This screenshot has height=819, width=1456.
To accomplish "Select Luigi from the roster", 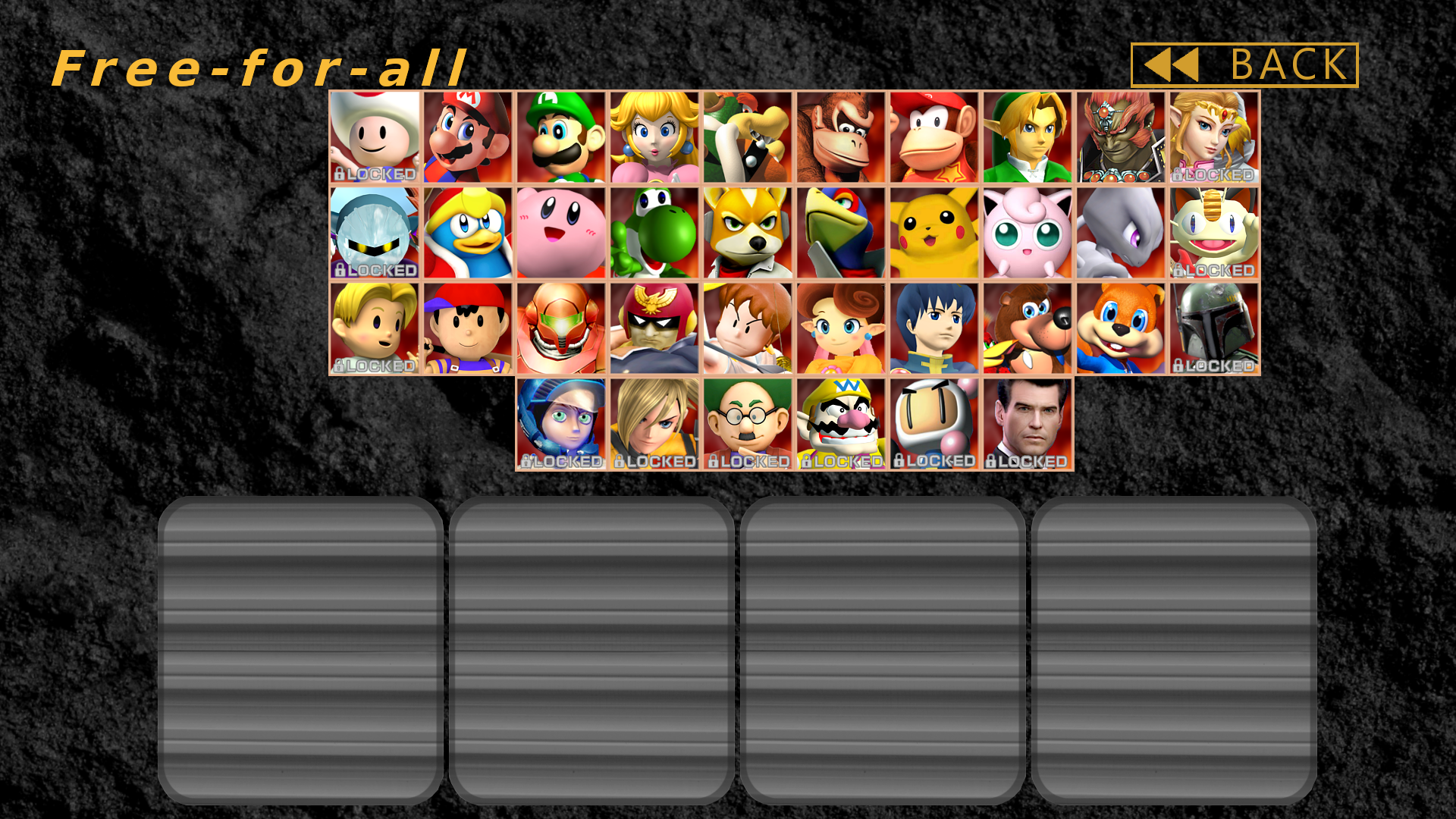I will click(x=560, y=138).
